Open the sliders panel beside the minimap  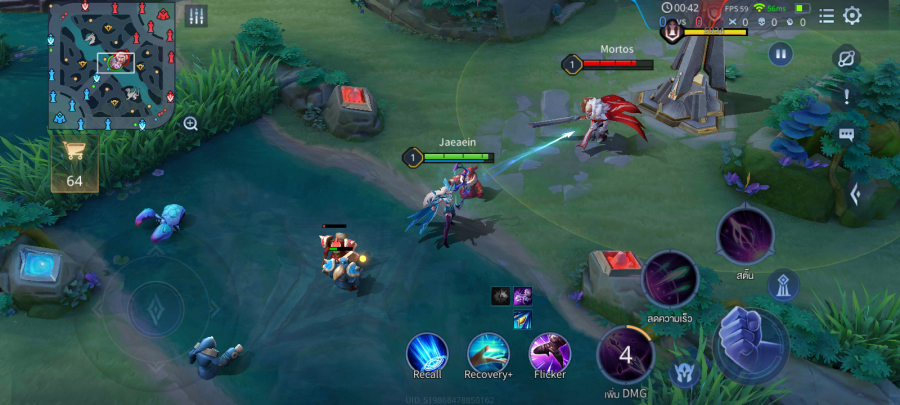[196, 16]
